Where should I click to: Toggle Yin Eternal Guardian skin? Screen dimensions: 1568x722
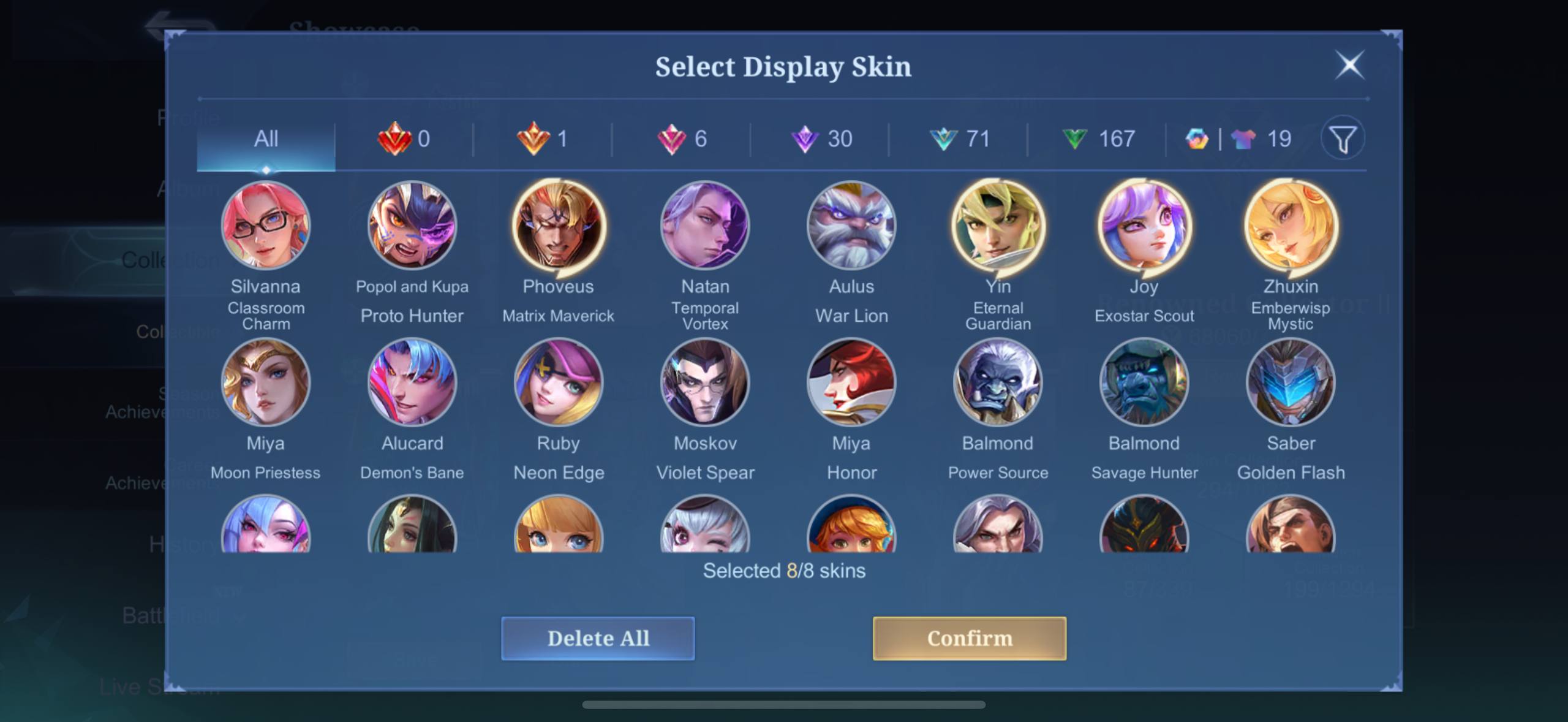(998, 226)
